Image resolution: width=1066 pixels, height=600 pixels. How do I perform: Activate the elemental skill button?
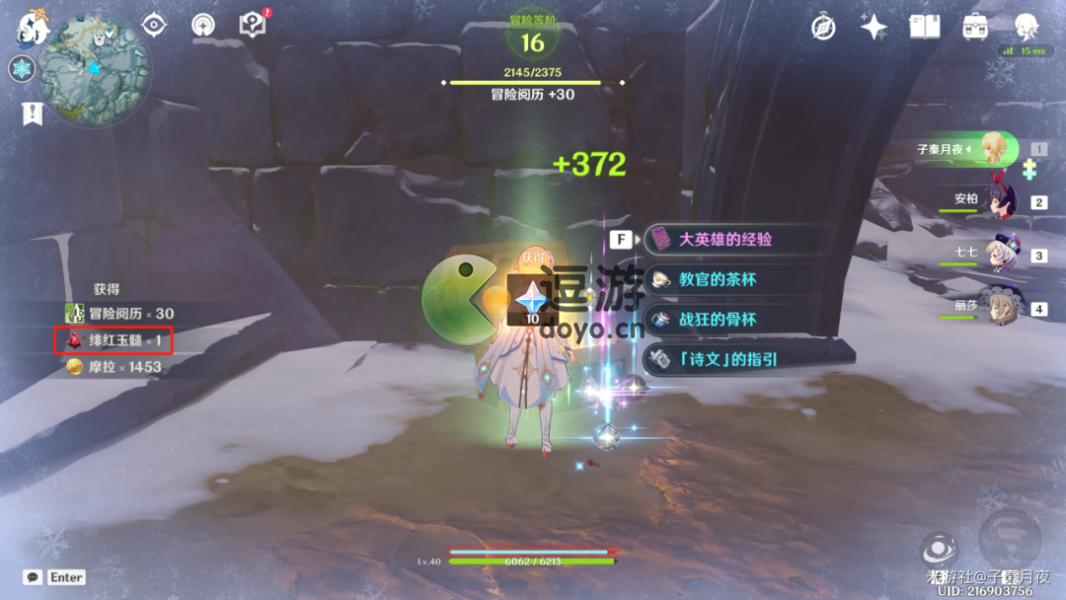pos(939,548)
